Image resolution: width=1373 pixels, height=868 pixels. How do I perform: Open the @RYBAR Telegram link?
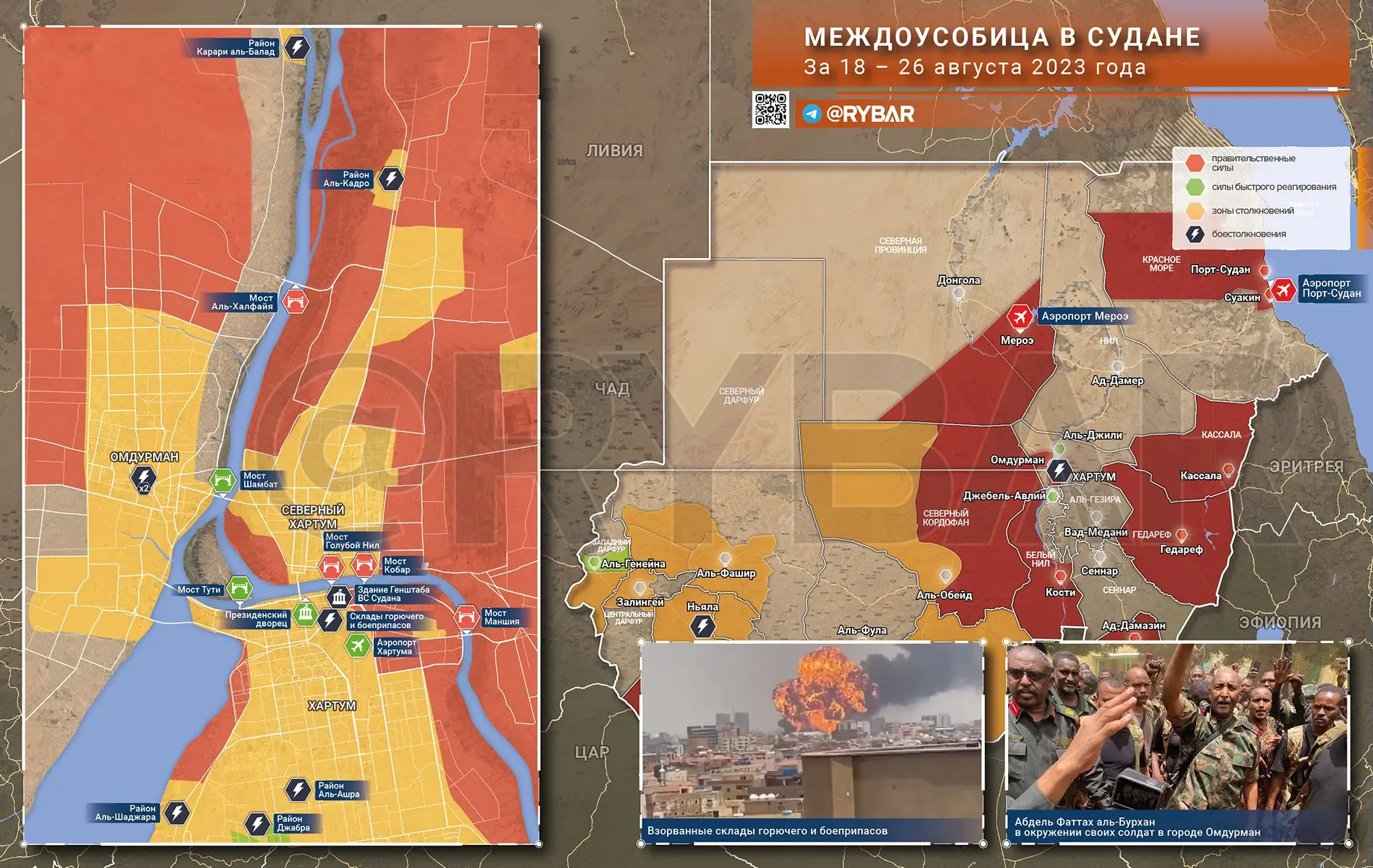(x=860, y=113)
